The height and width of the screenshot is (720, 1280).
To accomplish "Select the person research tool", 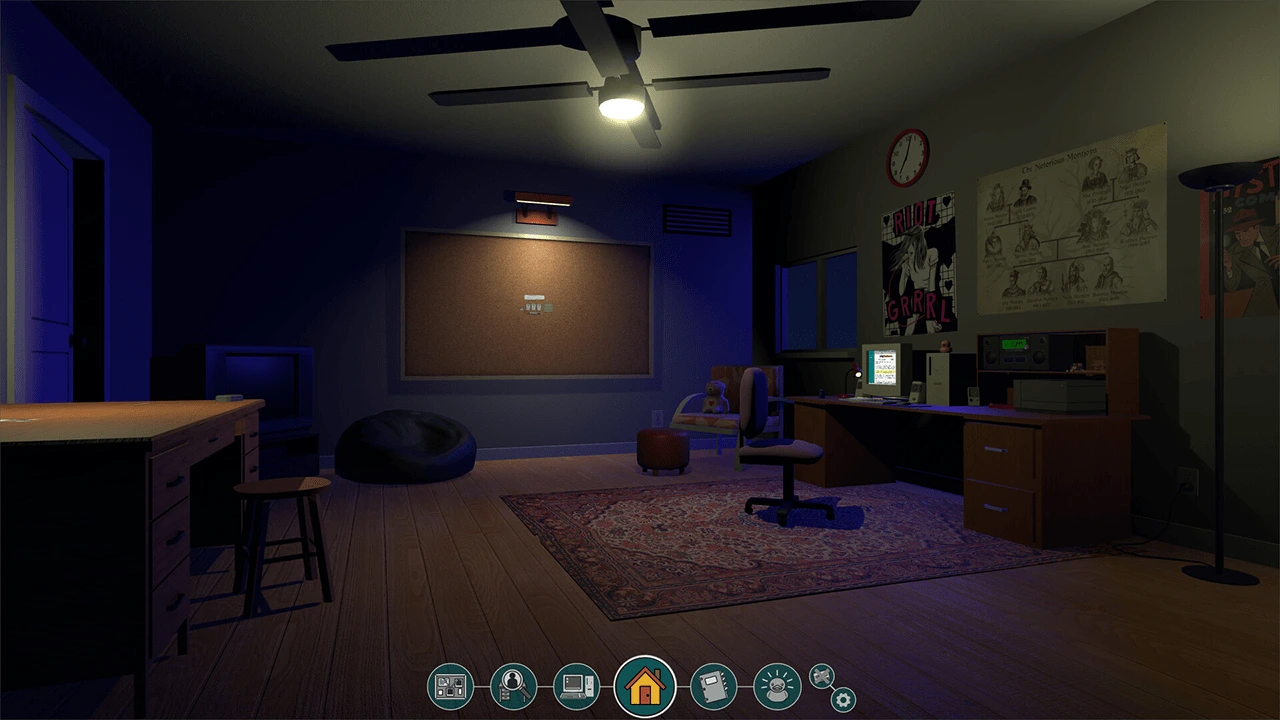I will [x=513, y=686].
